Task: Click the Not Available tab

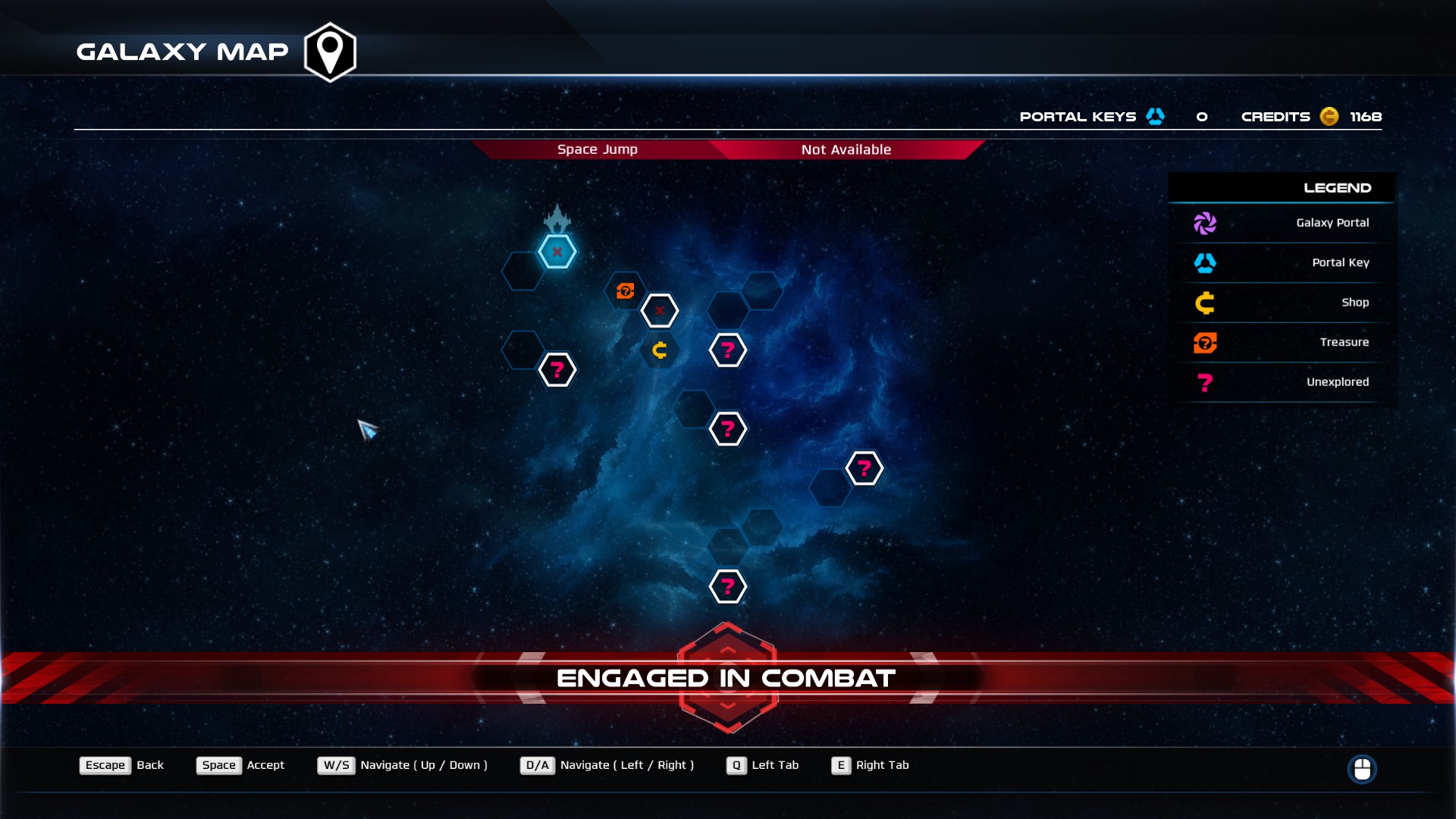Action: click(x=846, y=149)
